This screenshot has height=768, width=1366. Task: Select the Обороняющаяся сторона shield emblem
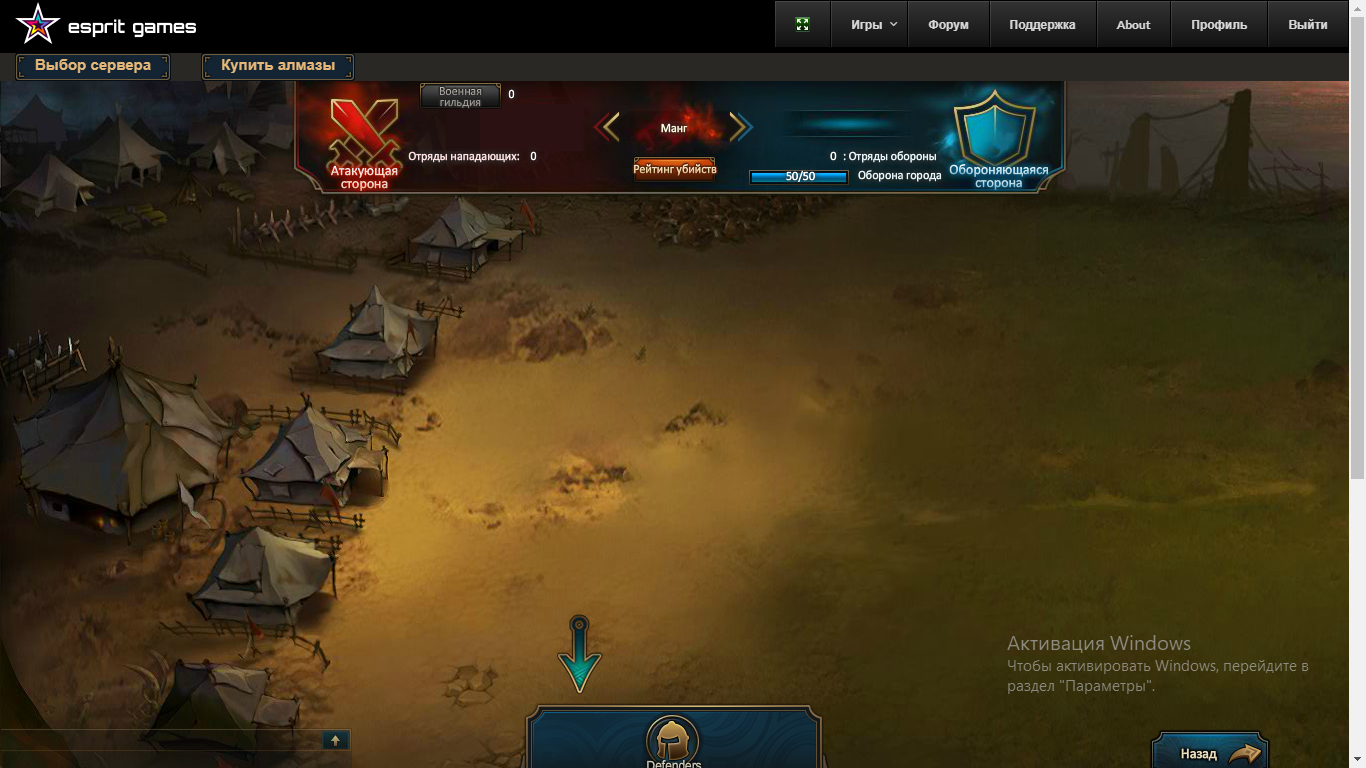tap(994, 130)
